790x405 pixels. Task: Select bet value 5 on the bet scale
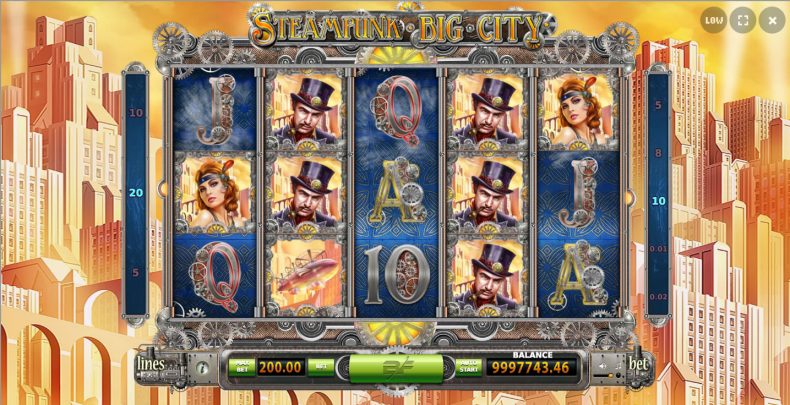click(x=657, y=105)
